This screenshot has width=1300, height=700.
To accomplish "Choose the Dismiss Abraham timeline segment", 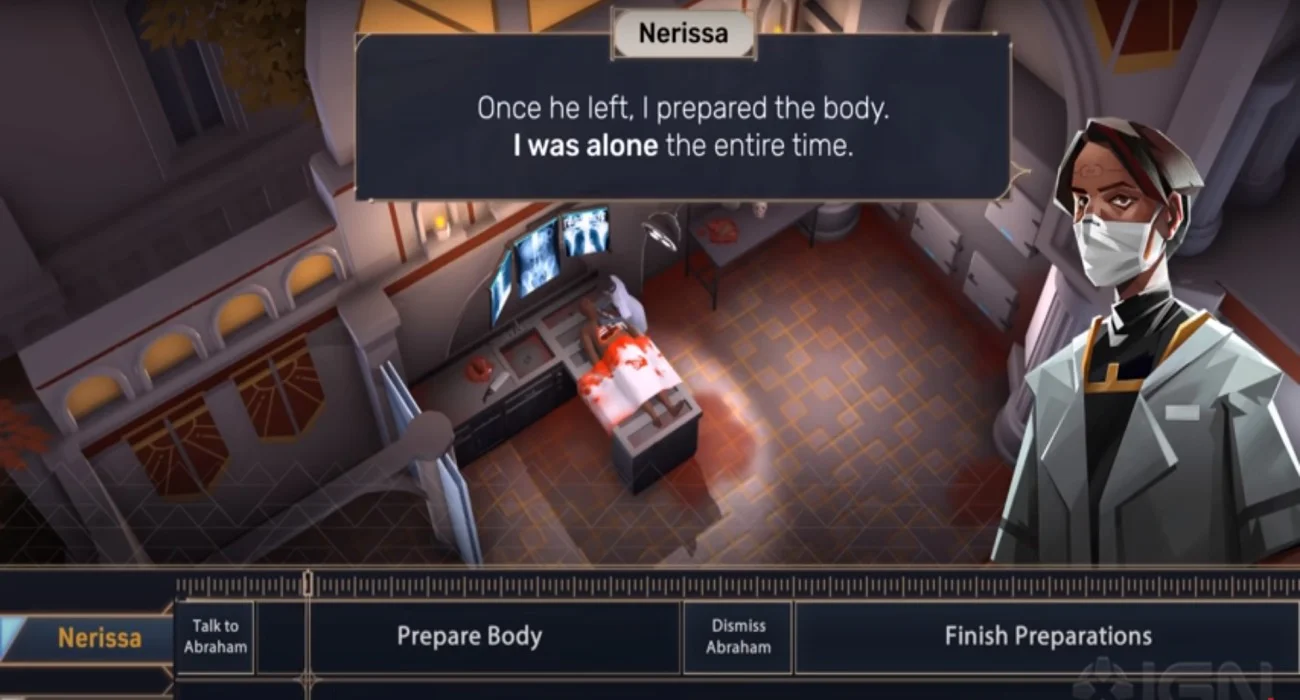I will 738,636.
